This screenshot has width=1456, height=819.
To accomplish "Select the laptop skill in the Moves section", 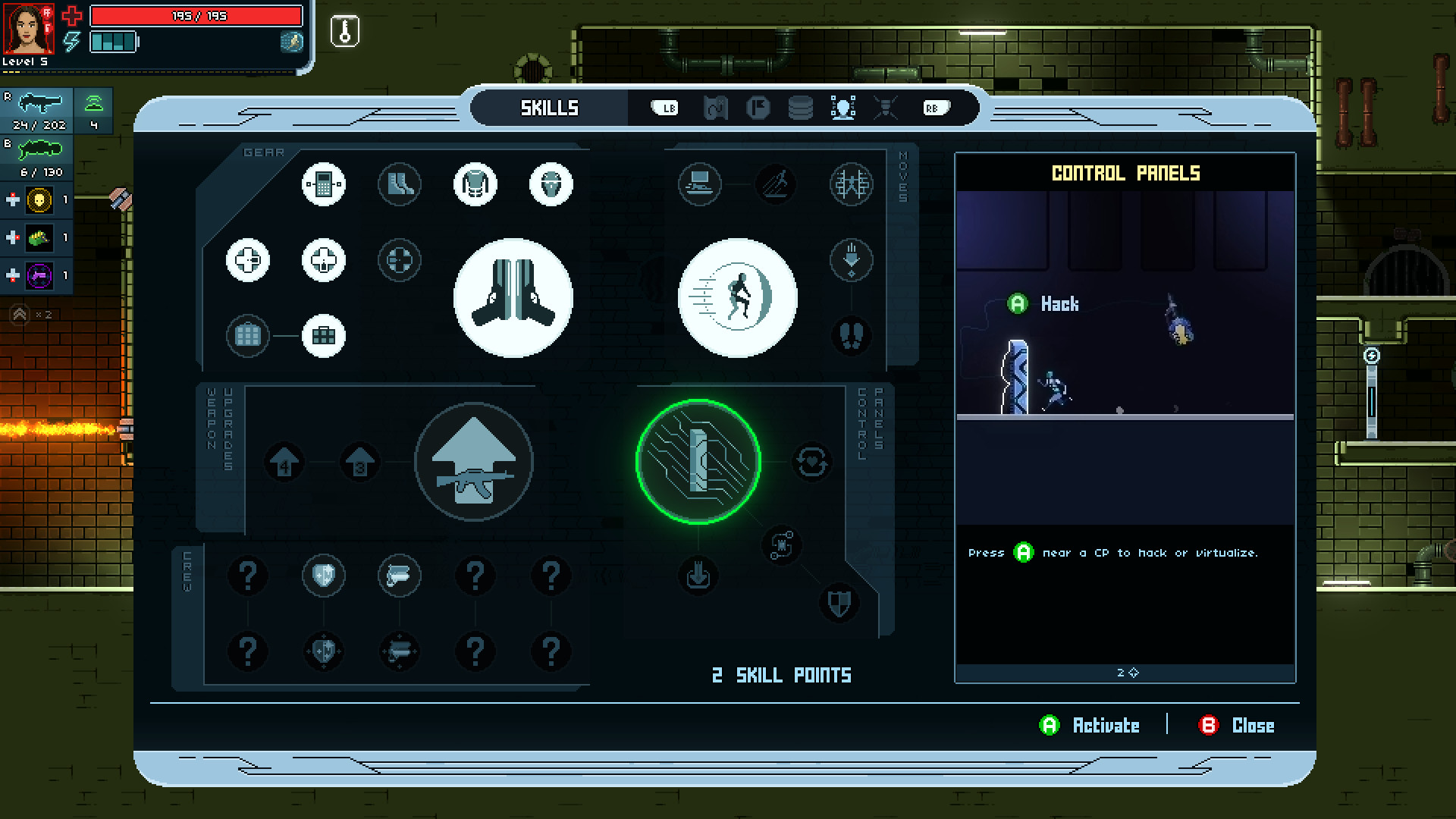I will 700,184.
